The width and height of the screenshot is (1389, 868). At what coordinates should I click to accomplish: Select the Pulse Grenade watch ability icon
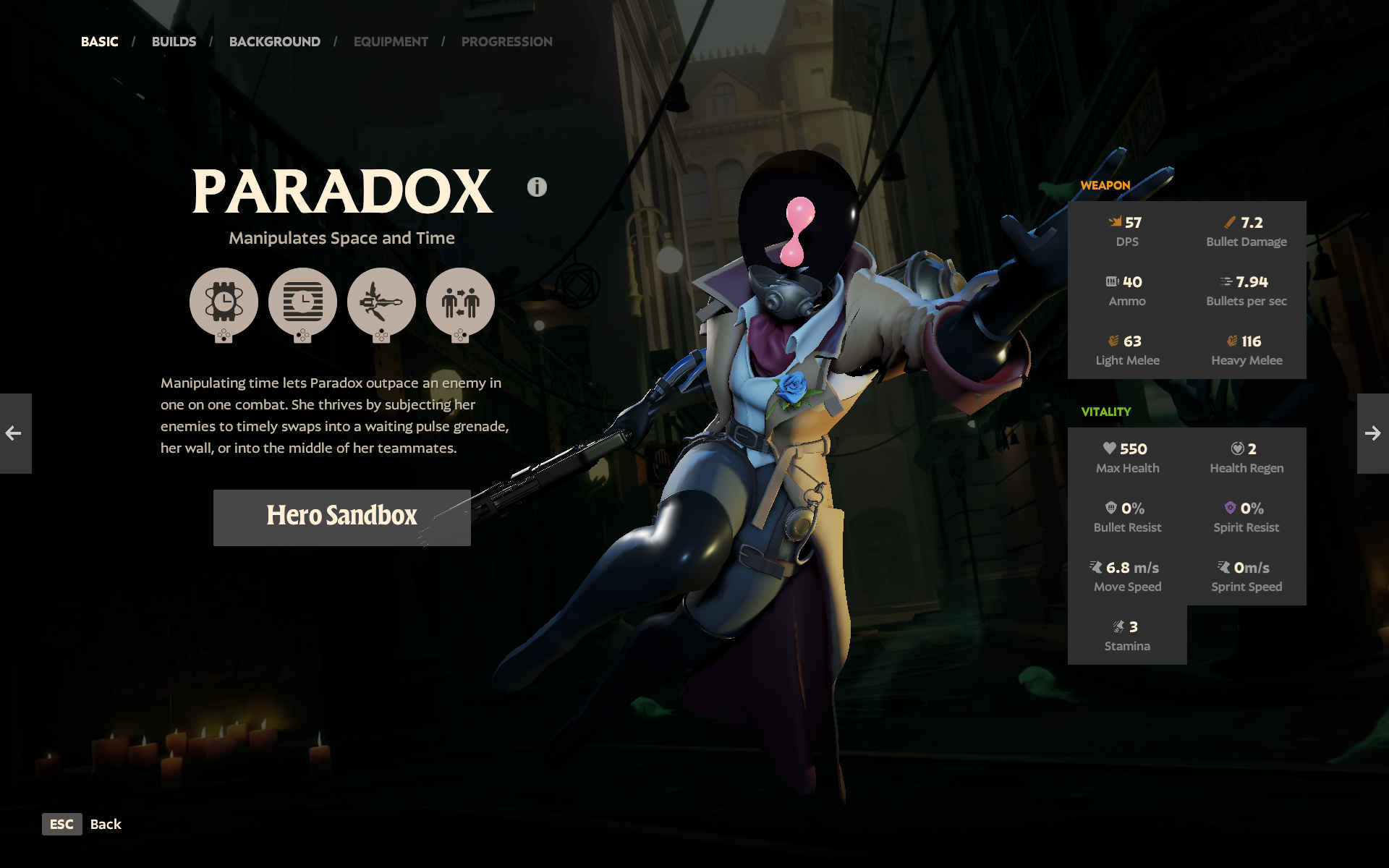224,302
